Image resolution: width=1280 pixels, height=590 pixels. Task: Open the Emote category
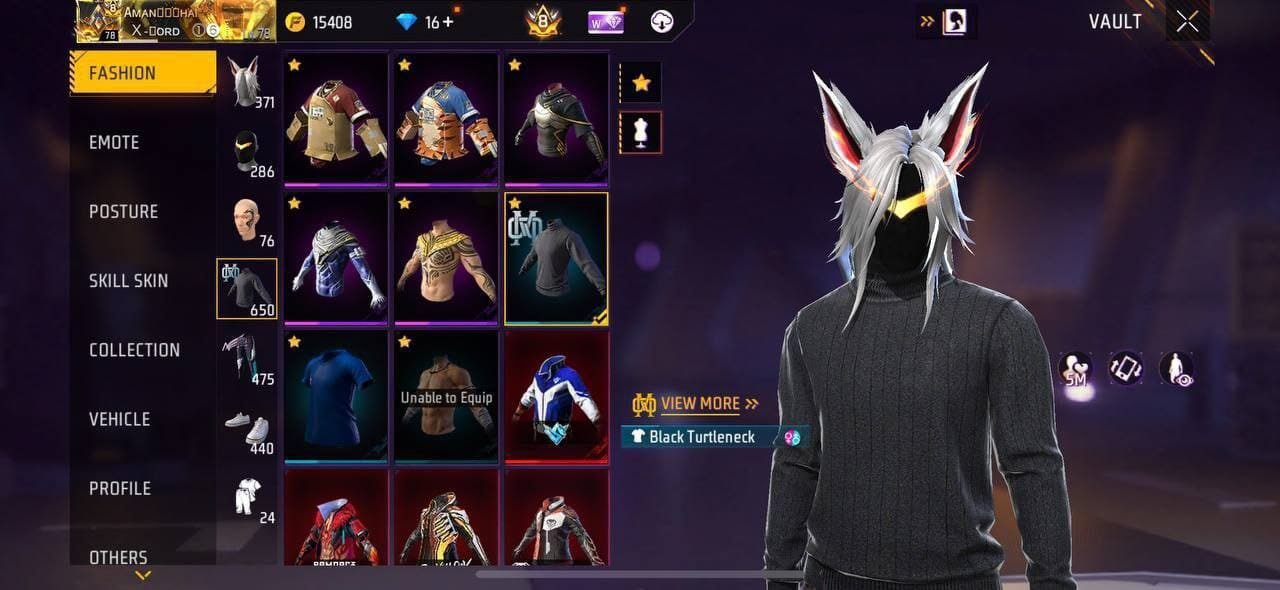click(x=114, y=142)
